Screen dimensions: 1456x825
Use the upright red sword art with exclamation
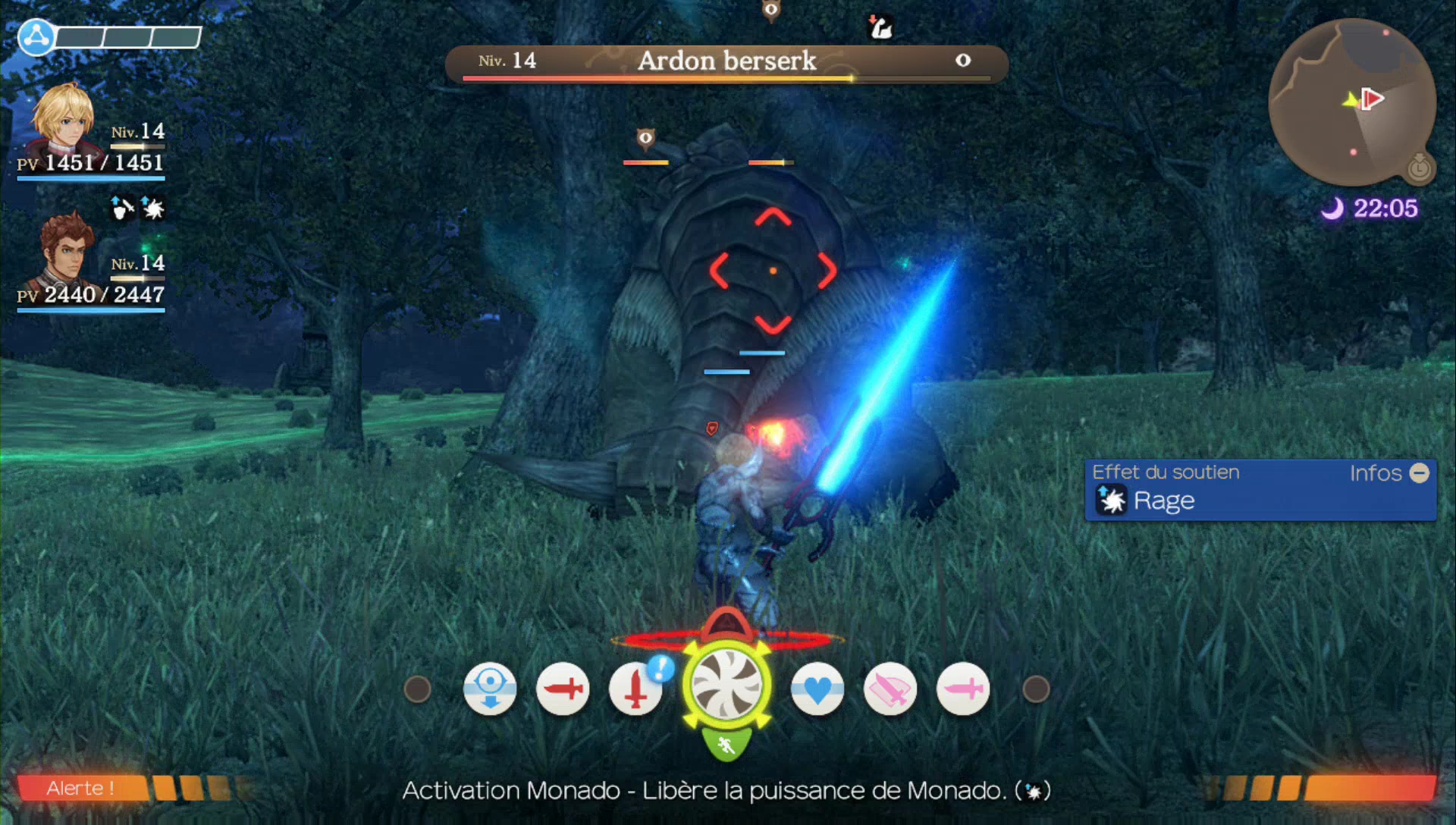coord(635,689)
